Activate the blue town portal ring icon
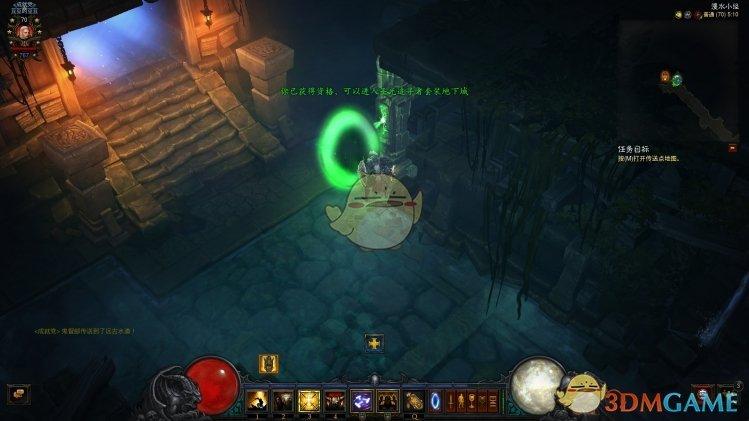Image resolution: width=749 pixels, height=421 pixels. [436, 400]
